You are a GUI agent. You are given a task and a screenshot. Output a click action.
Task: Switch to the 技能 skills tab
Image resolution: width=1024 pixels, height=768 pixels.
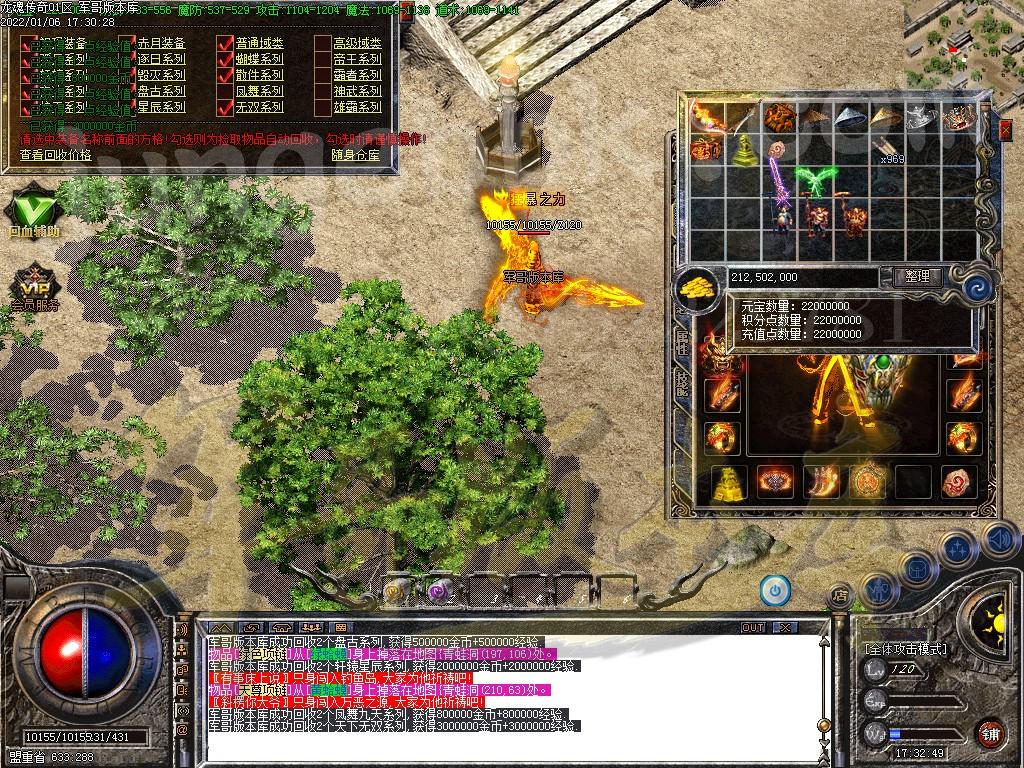[x=683, y=382]
